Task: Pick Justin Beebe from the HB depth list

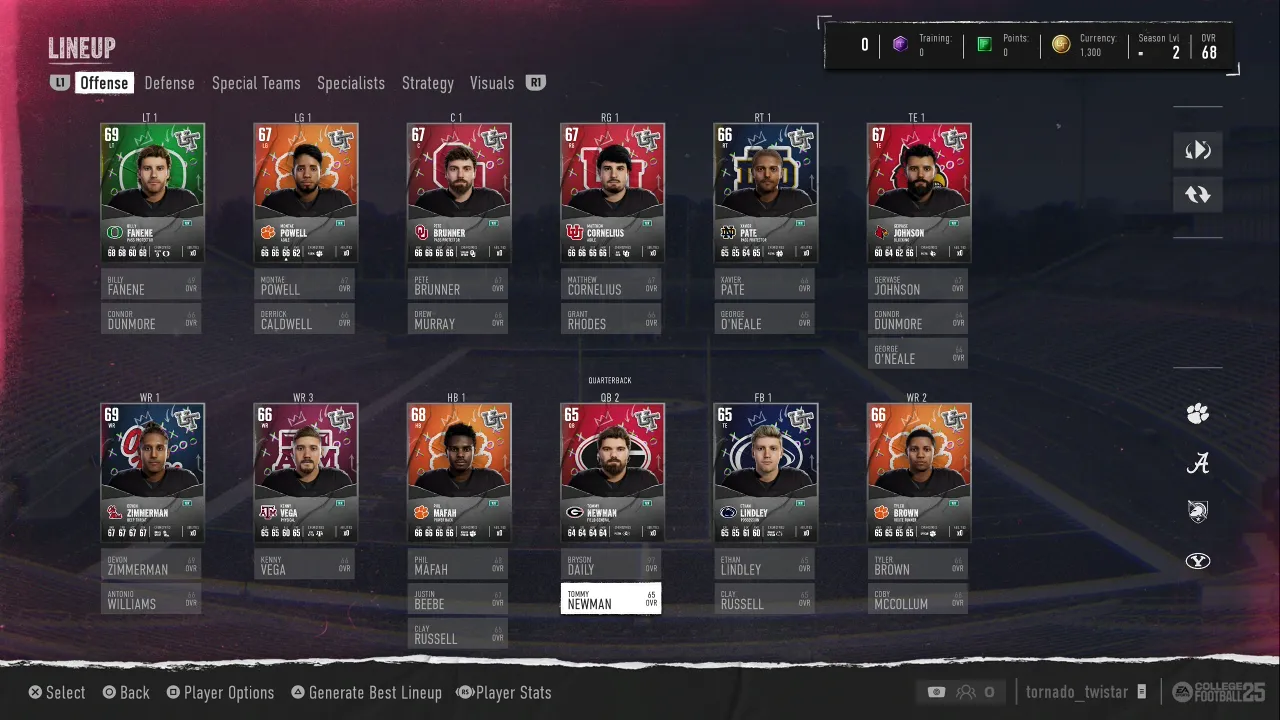Action: coord(458,599)
